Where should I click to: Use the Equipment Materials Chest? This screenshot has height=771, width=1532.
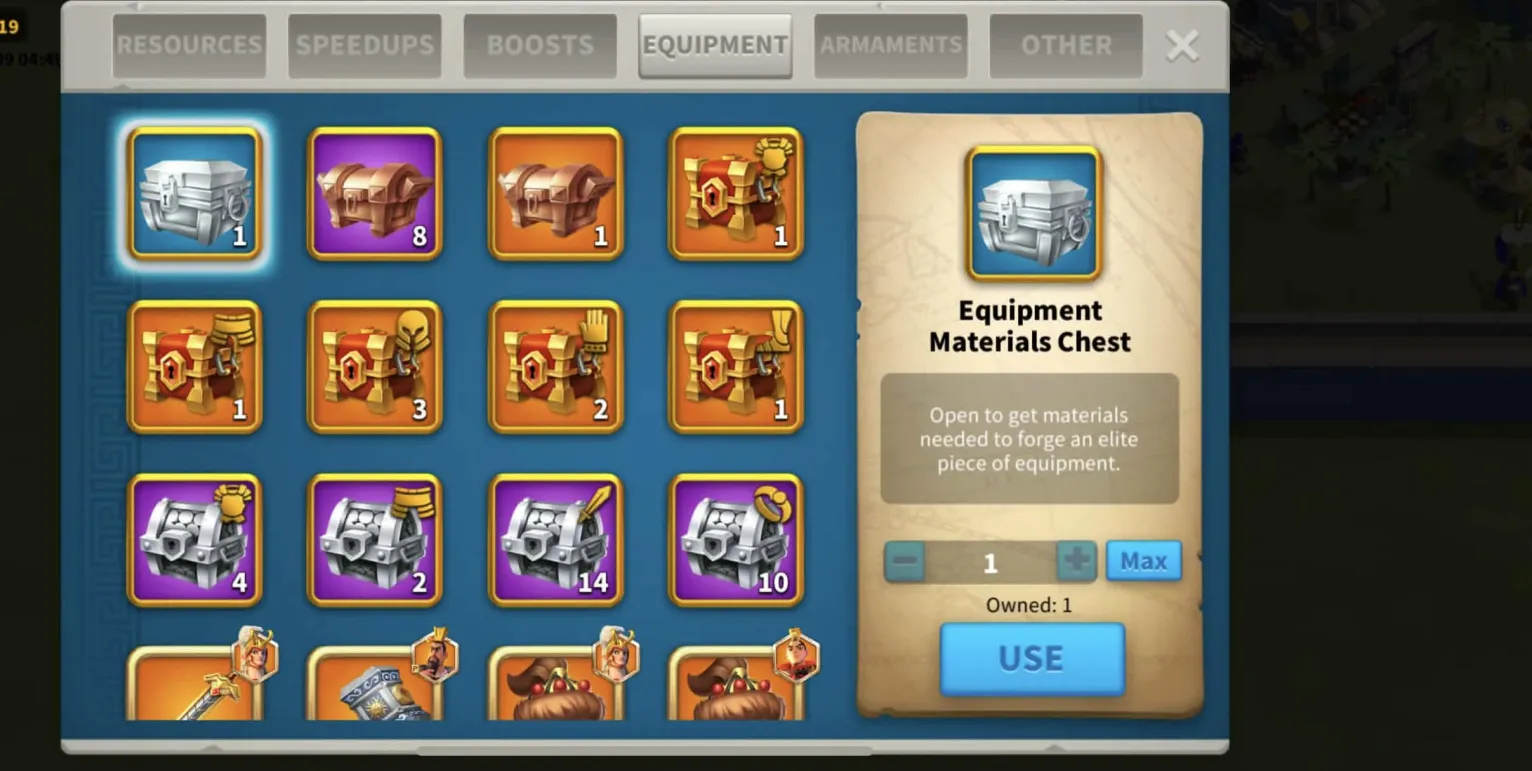click(1032, 659)
